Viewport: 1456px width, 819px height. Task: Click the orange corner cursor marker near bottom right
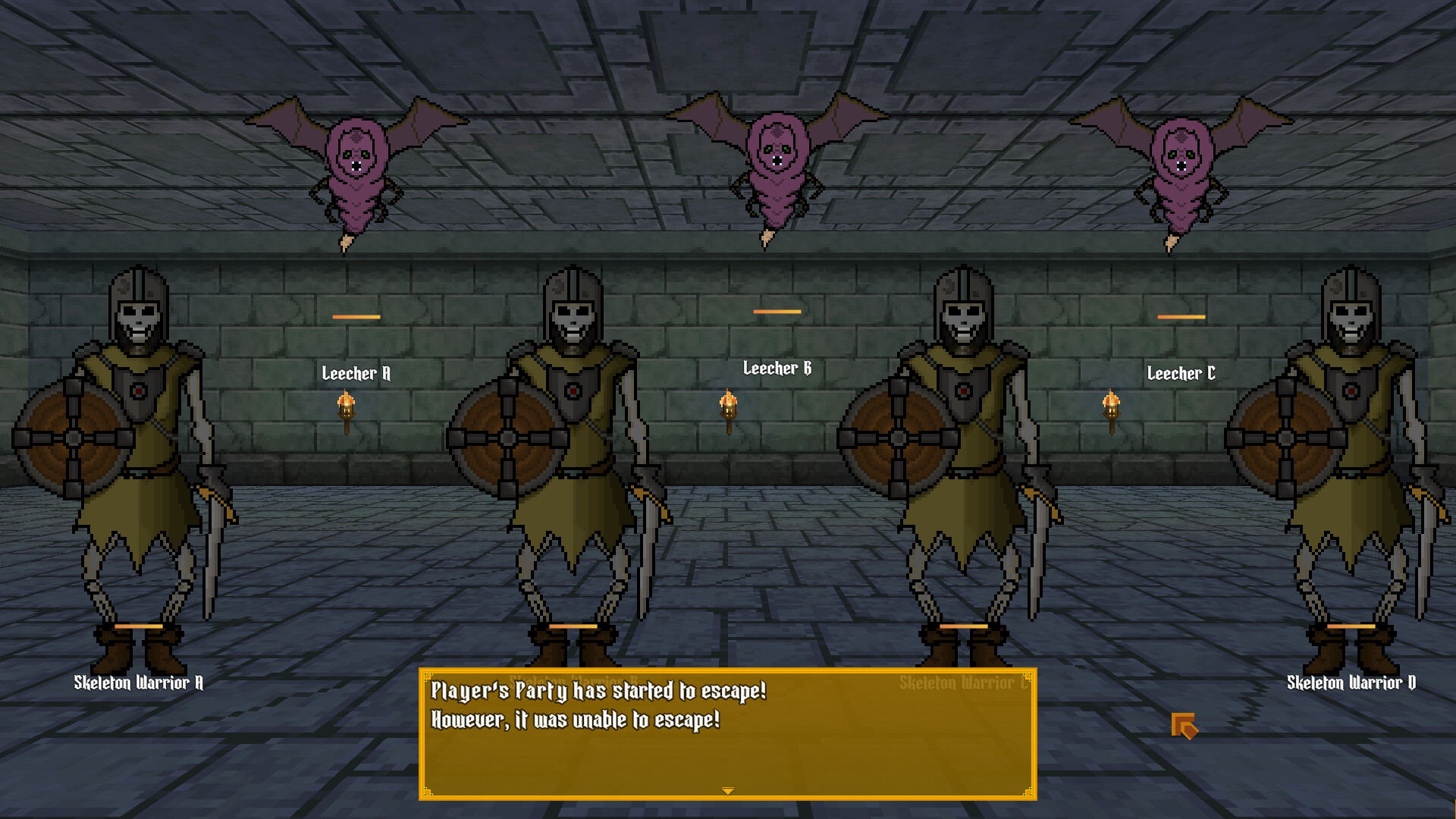pyautogui.click(x=1185, y=726)
